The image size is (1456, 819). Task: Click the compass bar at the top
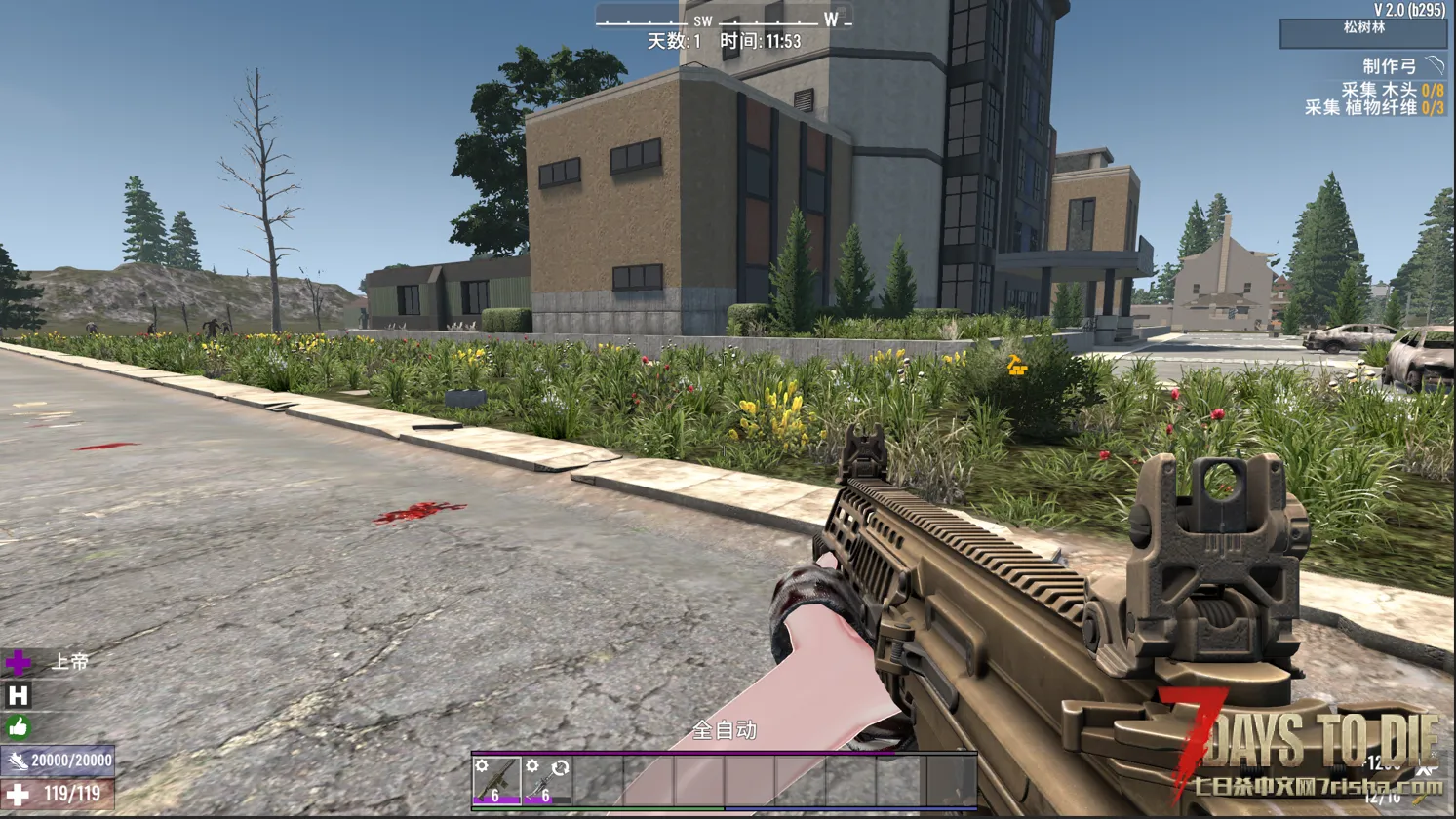click(724, 19)
